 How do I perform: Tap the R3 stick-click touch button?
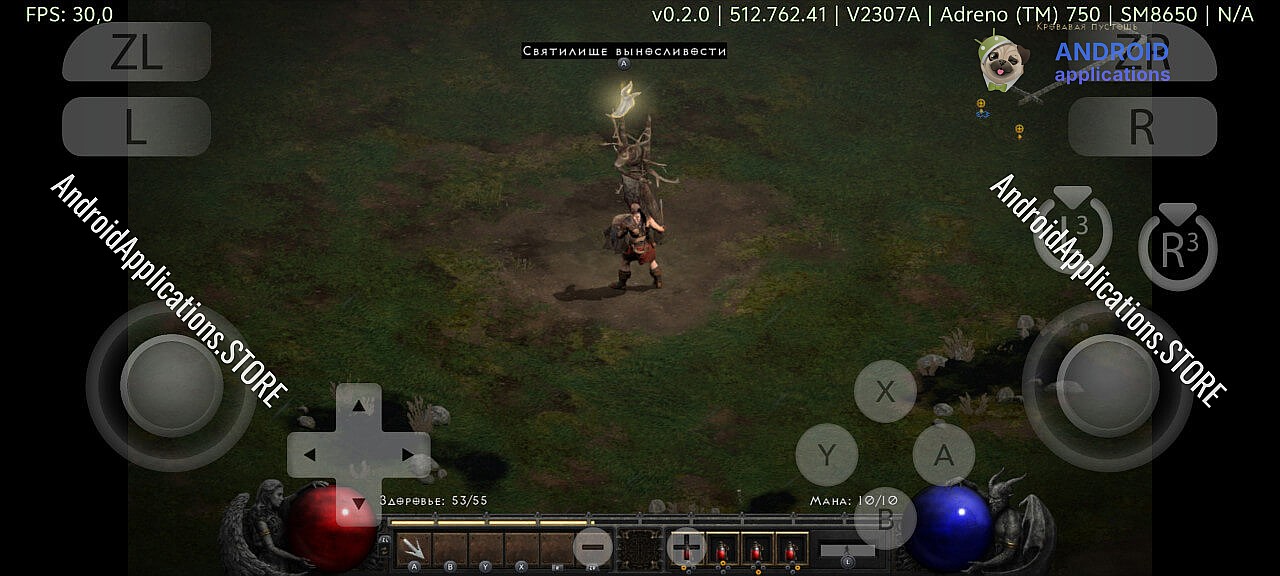tap(1177, 250)
